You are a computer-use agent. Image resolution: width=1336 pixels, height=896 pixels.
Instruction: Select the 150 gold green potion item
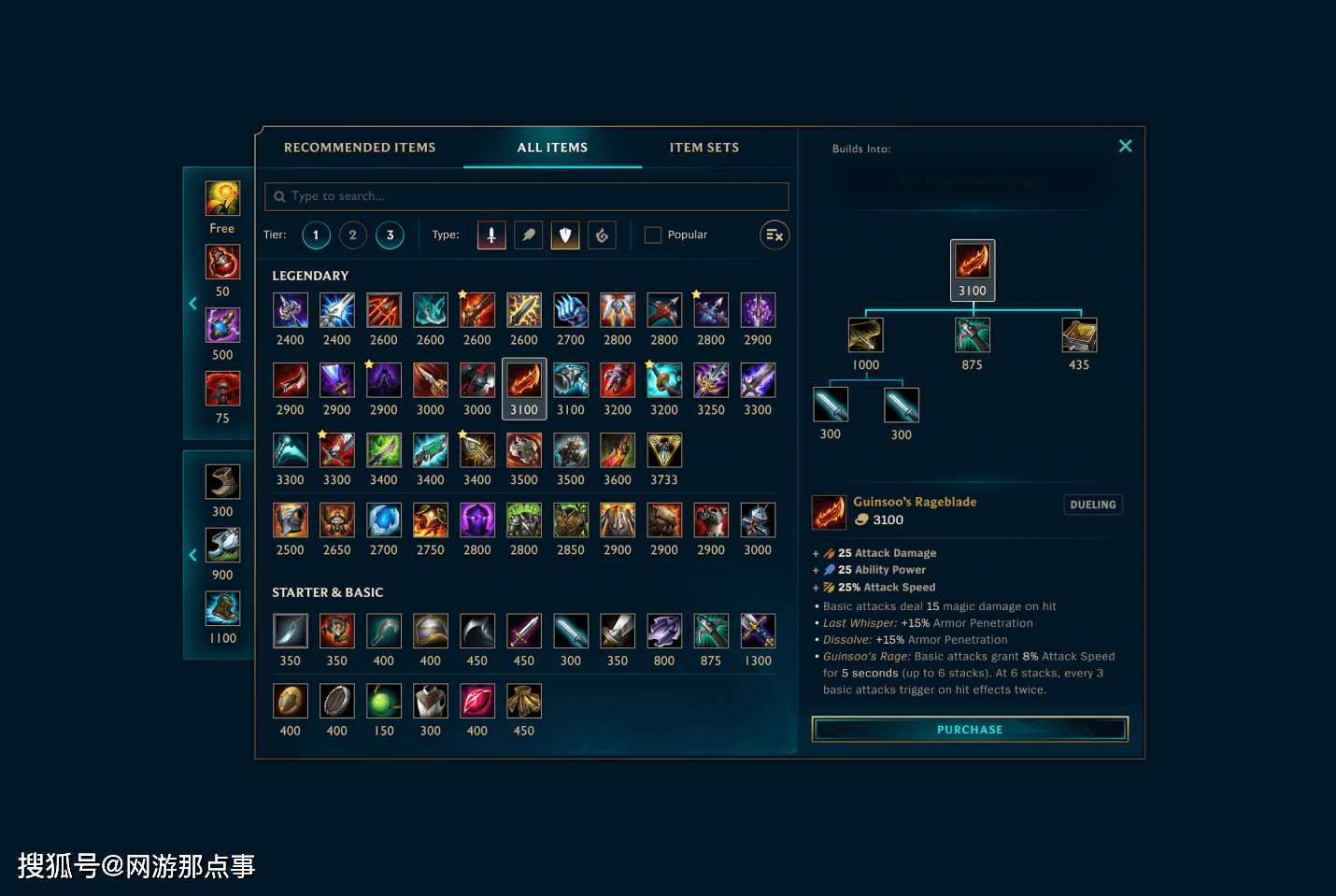384,702
